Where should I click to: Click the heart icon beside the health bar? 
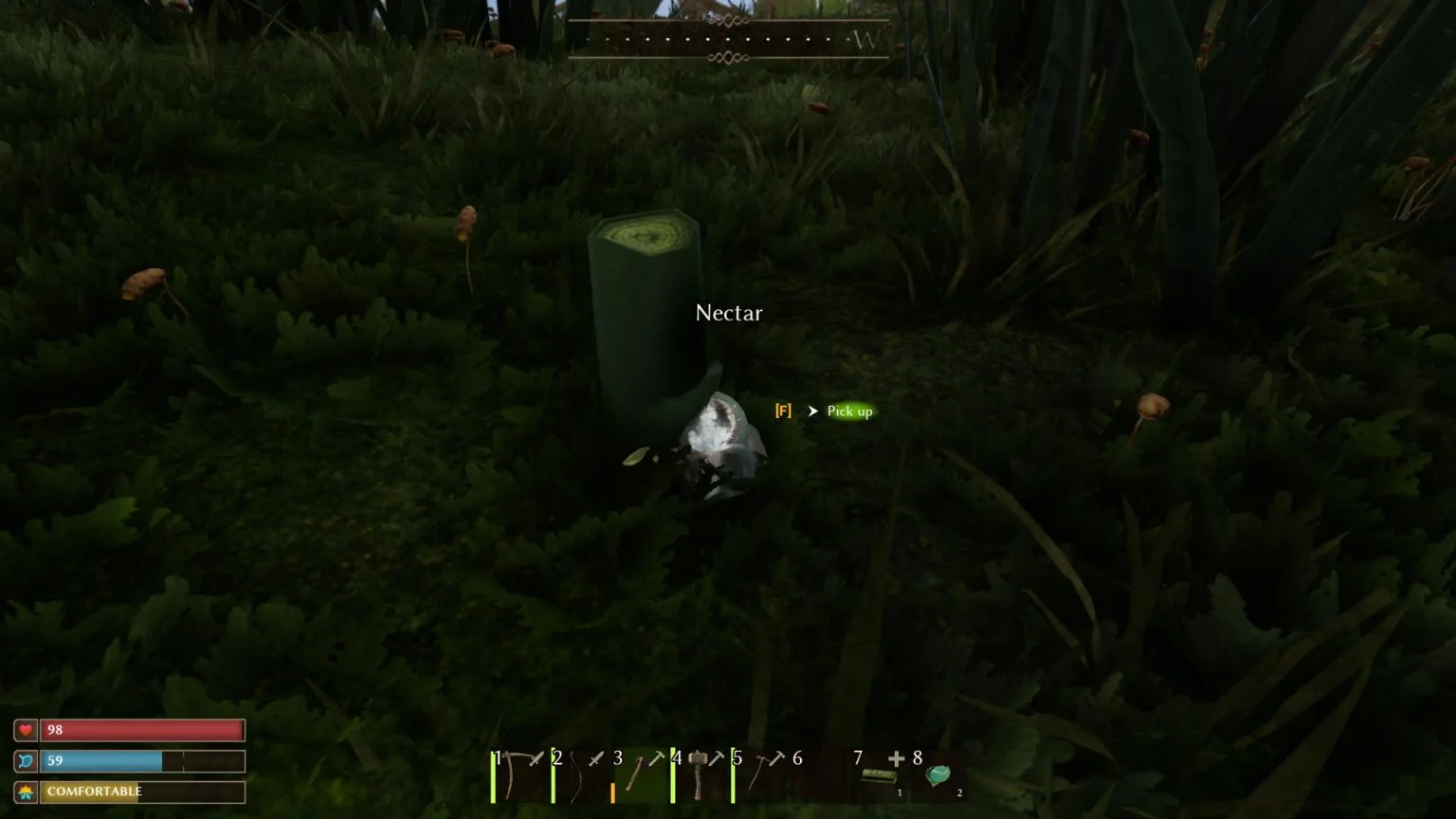point(27,729)
